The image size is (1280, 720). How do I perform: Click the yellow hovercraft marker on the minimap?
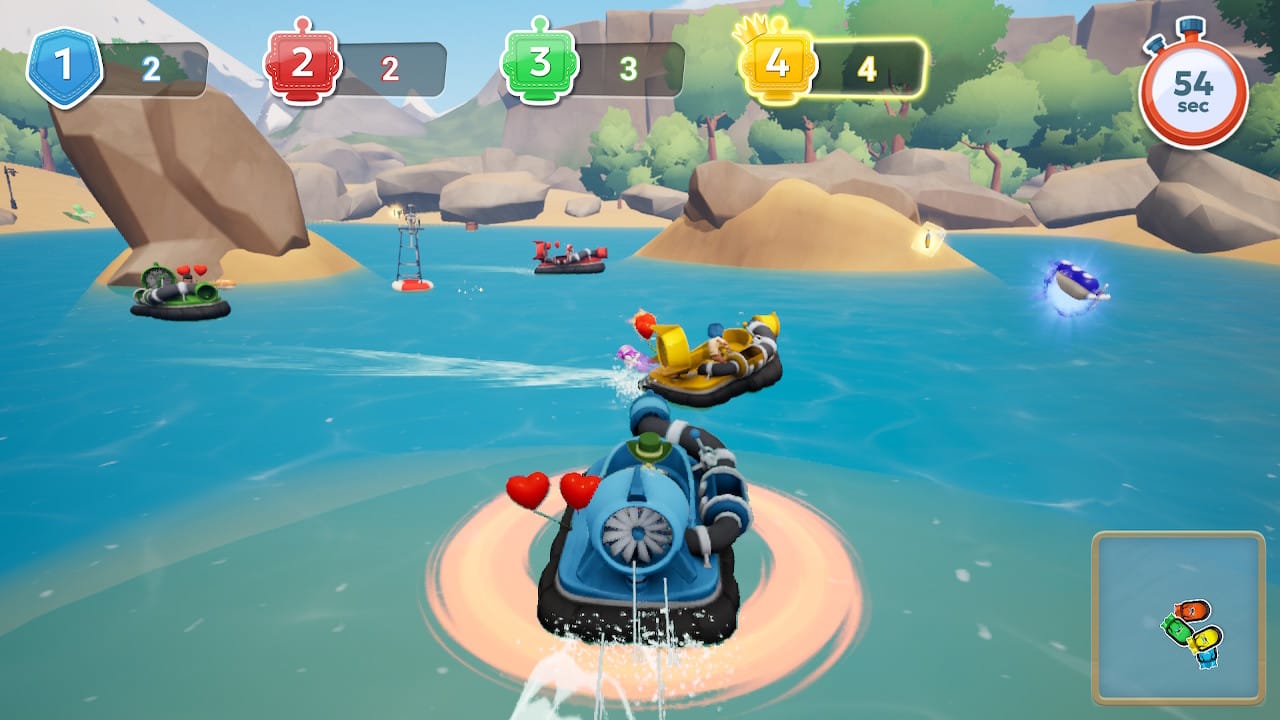pos(1206,639)
